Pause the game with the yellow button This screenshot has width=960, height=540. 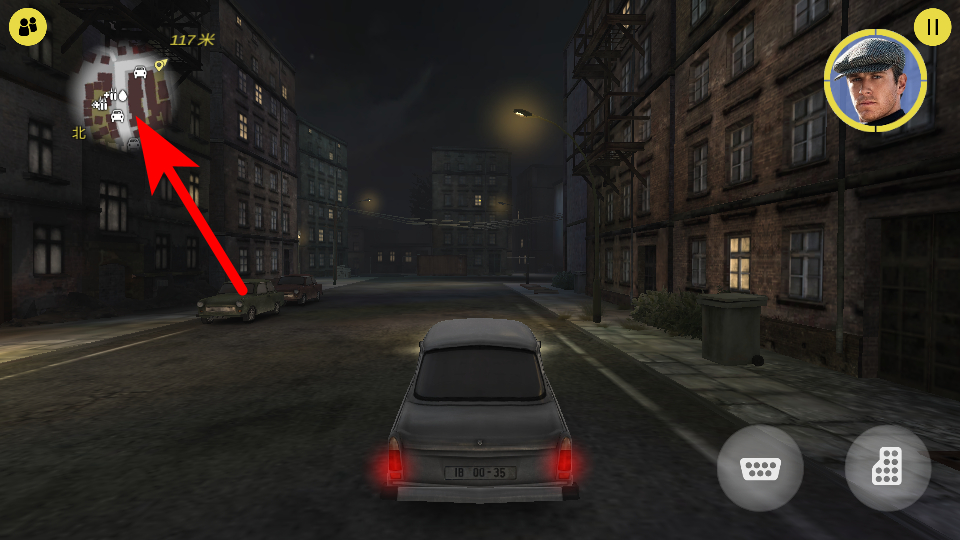tap(932, 27)
